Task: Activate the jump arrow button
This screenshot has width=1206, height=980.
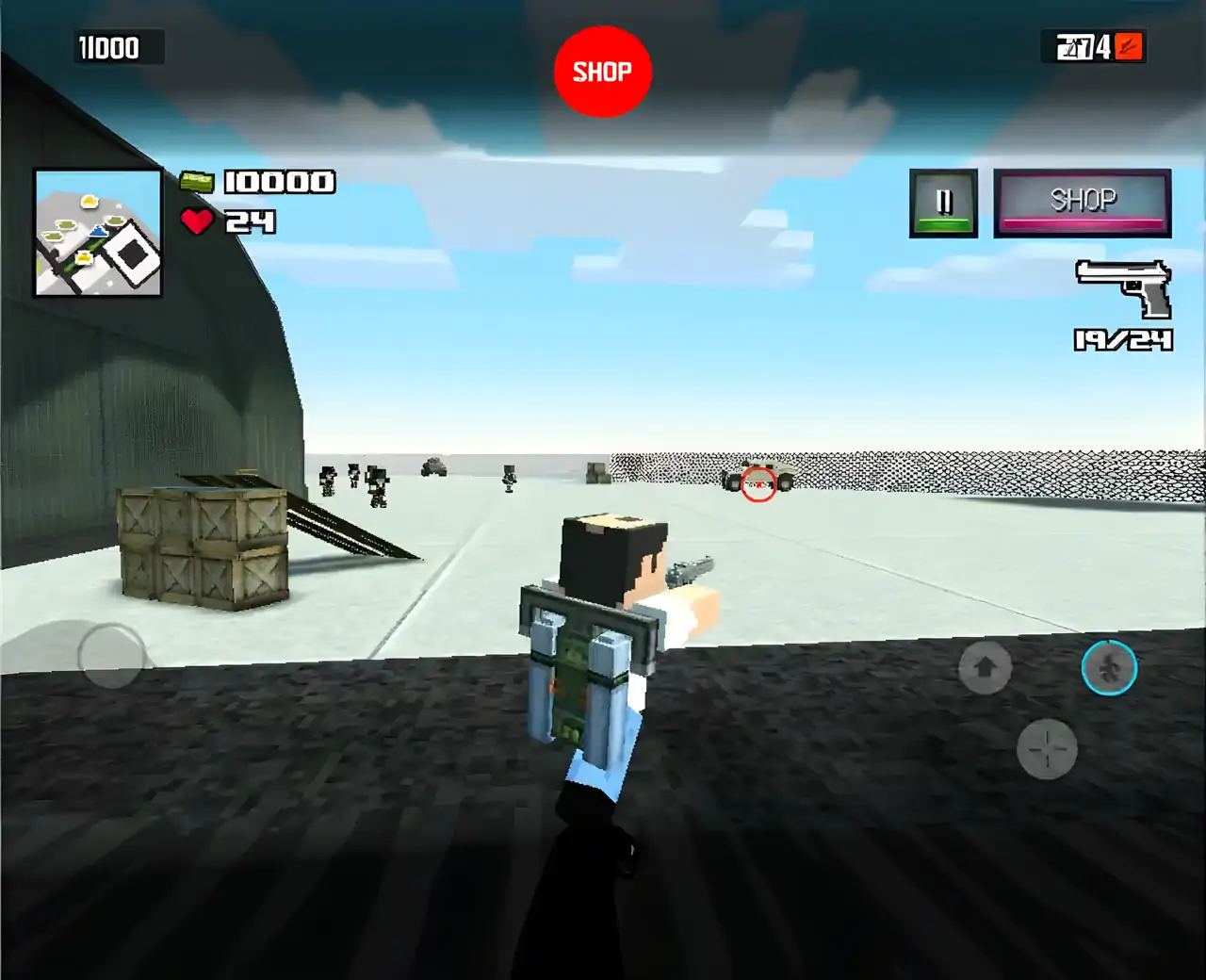Action: 985,668
